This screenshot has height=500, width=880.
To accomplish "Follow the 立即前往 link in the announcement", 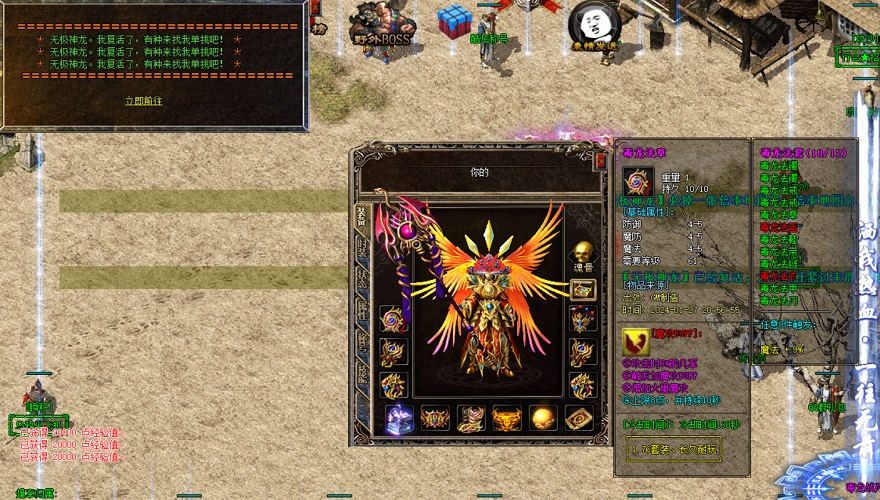I will pos(143,101).
